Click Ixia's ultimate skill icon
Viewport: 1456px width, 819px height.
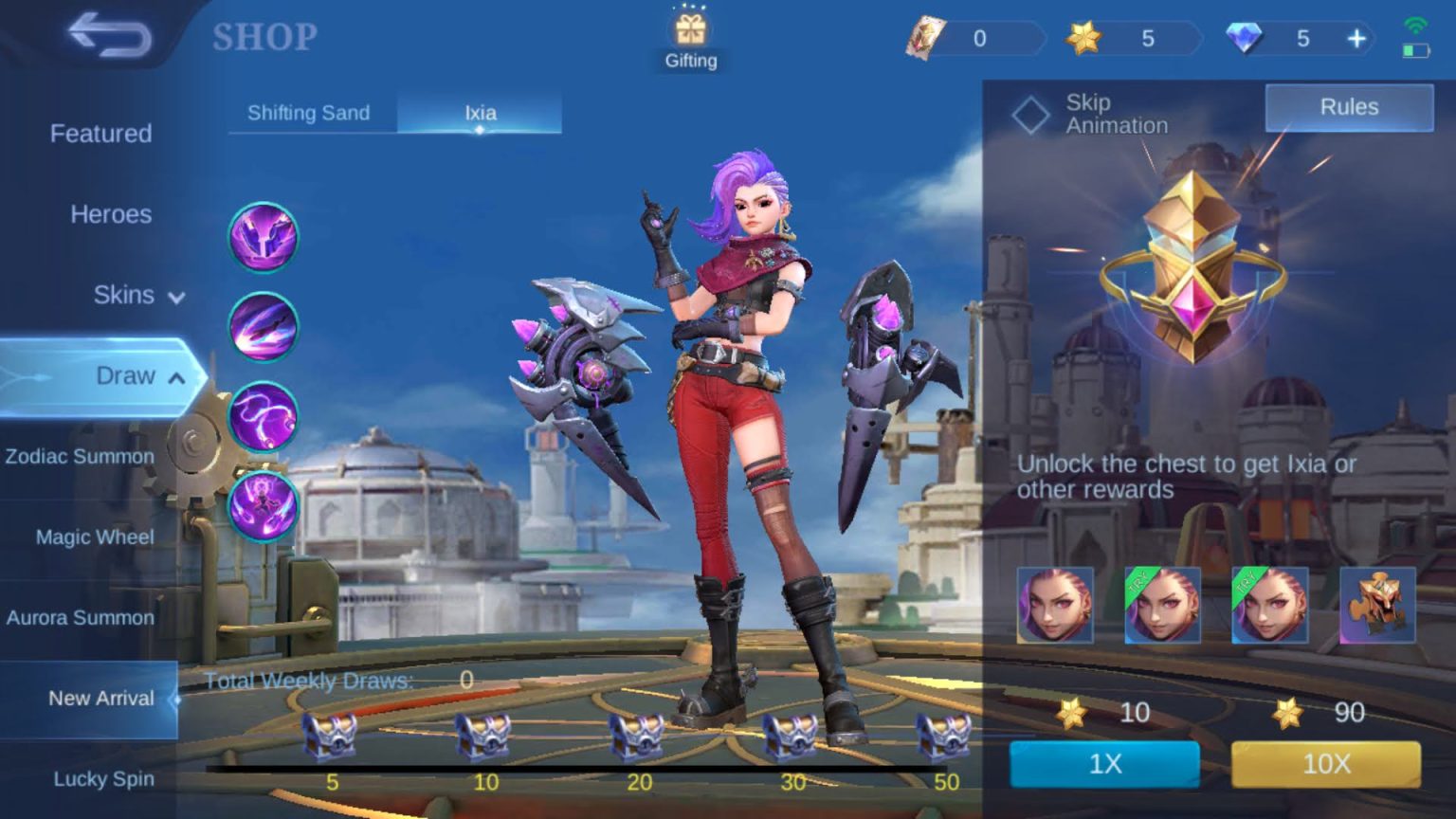coord(264,504)
